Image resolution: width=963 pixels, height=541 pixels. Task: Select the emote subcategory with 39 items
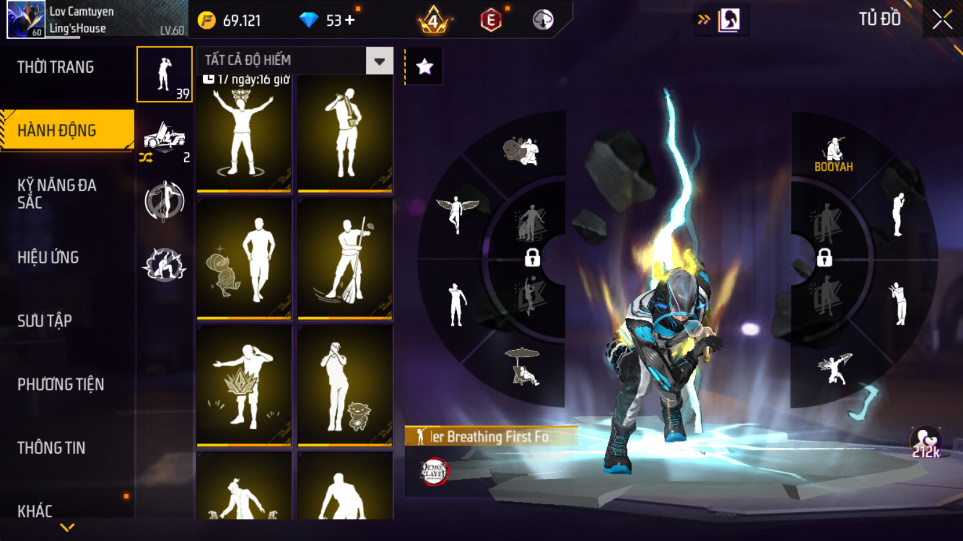(x=164, y=74)
